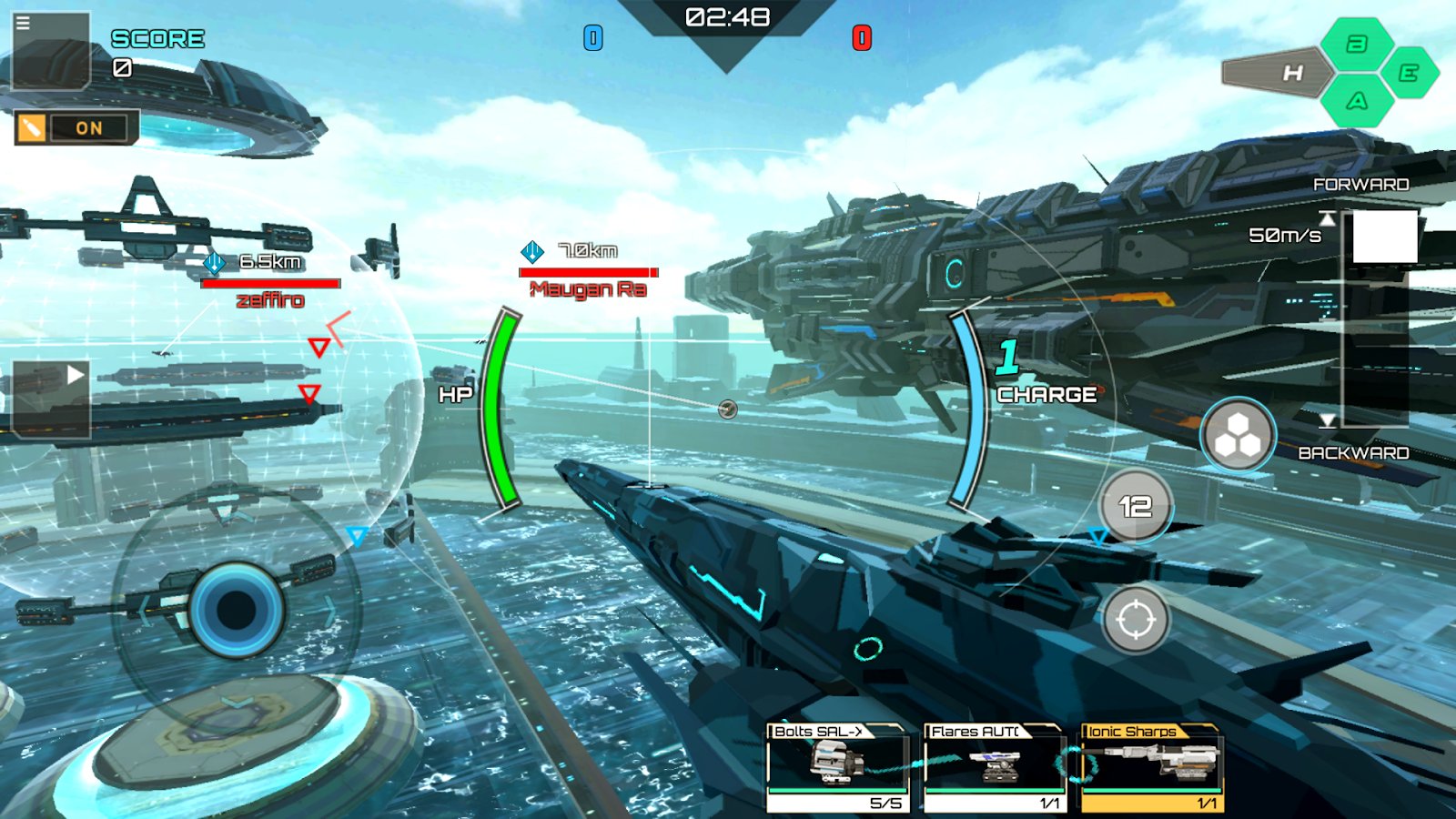Click the white throttle handle on speed slider
The image size is (1456, 819).
tap(1384, 237)
